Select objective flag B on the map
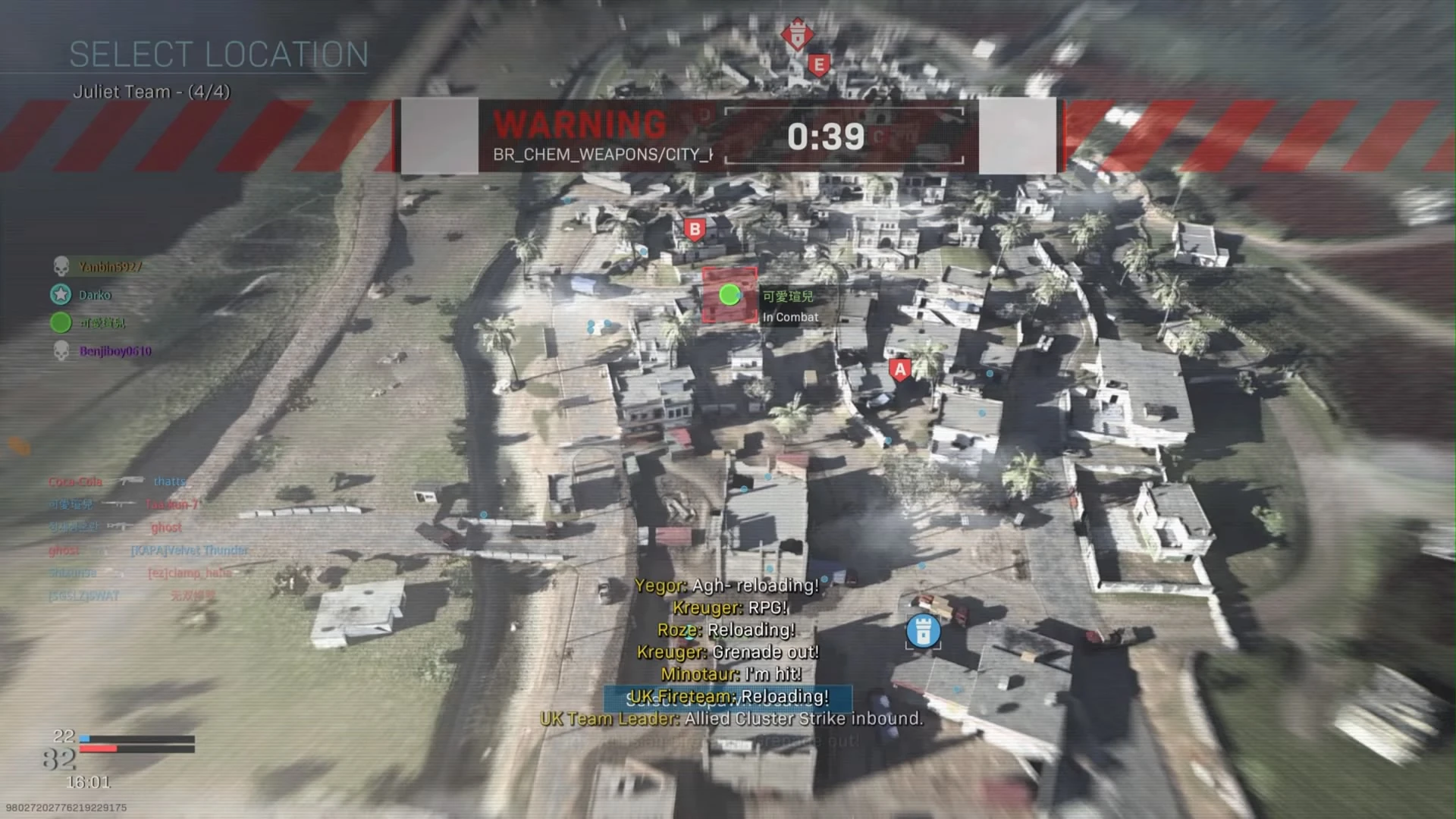The width and height of the screenshot is (1456, 819). (693, 227)
